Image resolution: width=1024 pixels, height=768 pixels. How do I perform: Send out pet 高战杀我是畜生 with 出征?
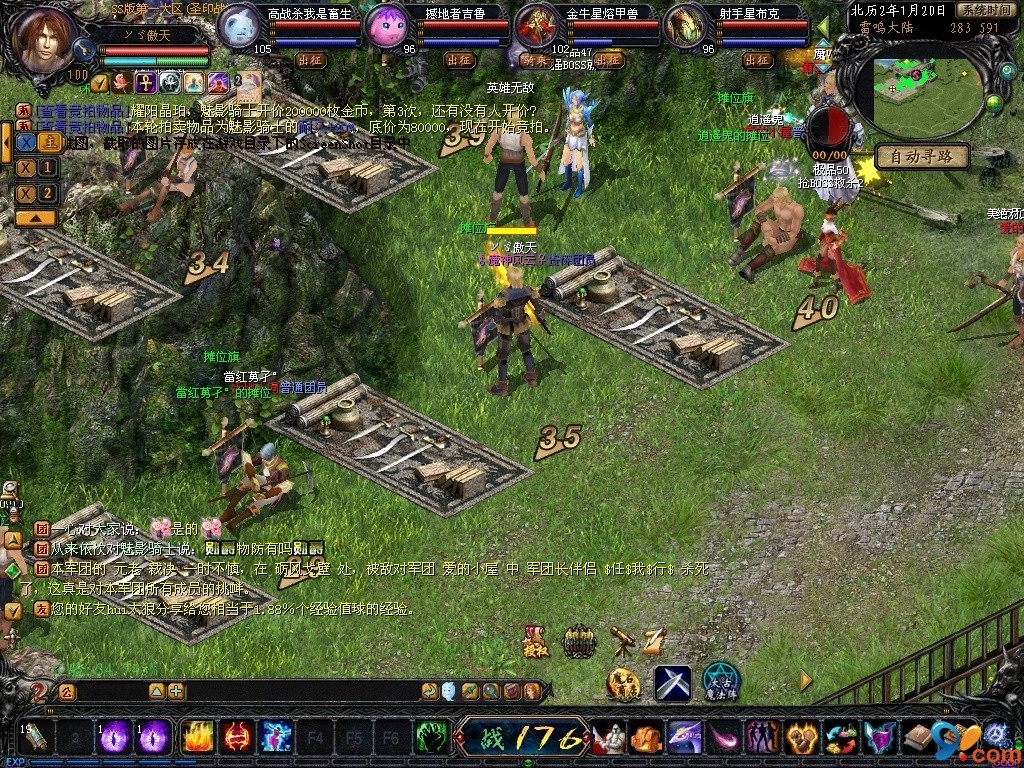(311, 60)
